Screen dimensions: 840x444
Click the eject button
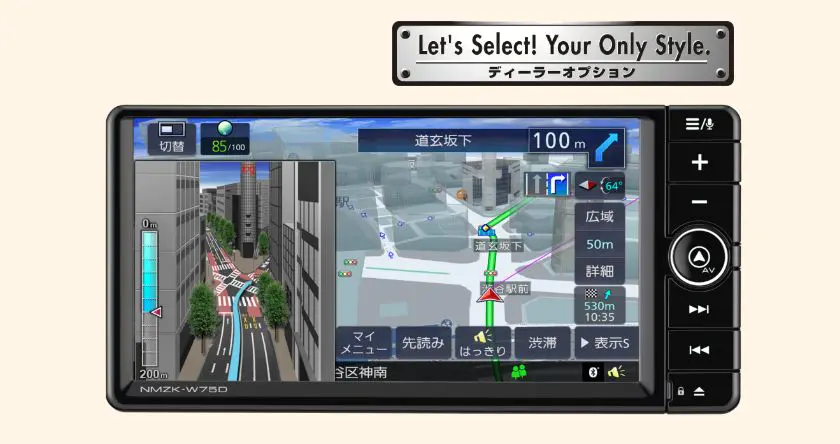(x=699, y=390)
